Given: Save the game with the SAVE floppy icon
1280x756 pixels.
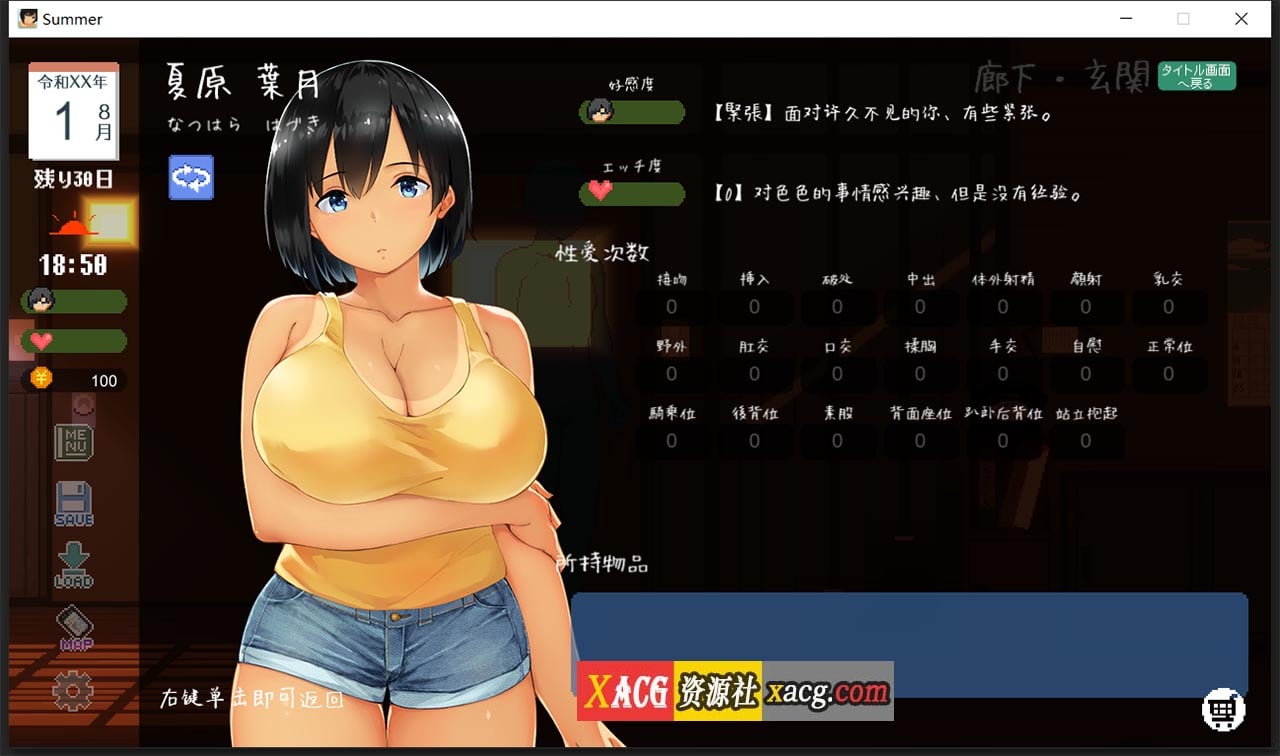Looking at the screenshot, I should (75, 501).
